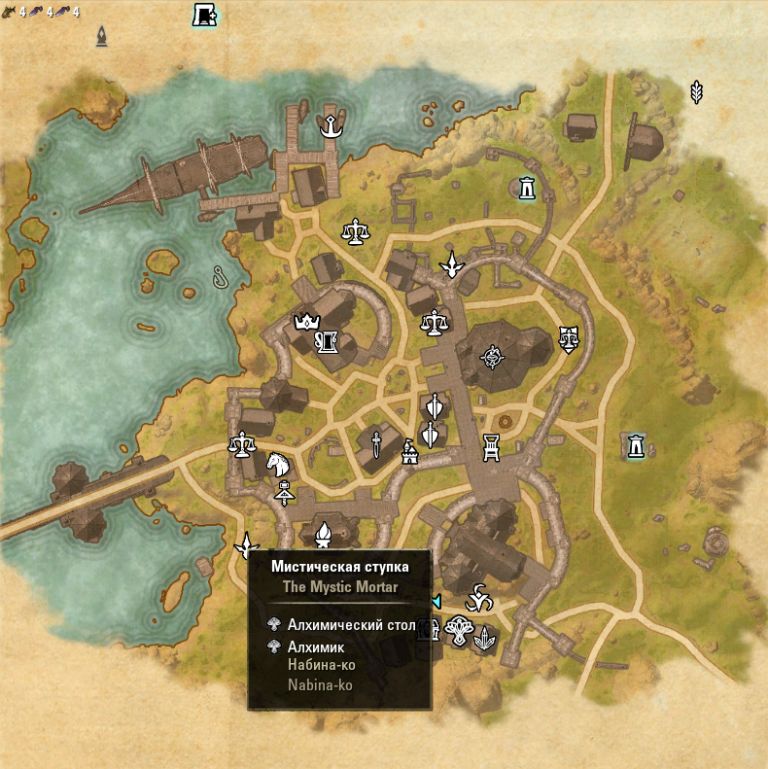Open the round compass emblem marker

point(492,355)
